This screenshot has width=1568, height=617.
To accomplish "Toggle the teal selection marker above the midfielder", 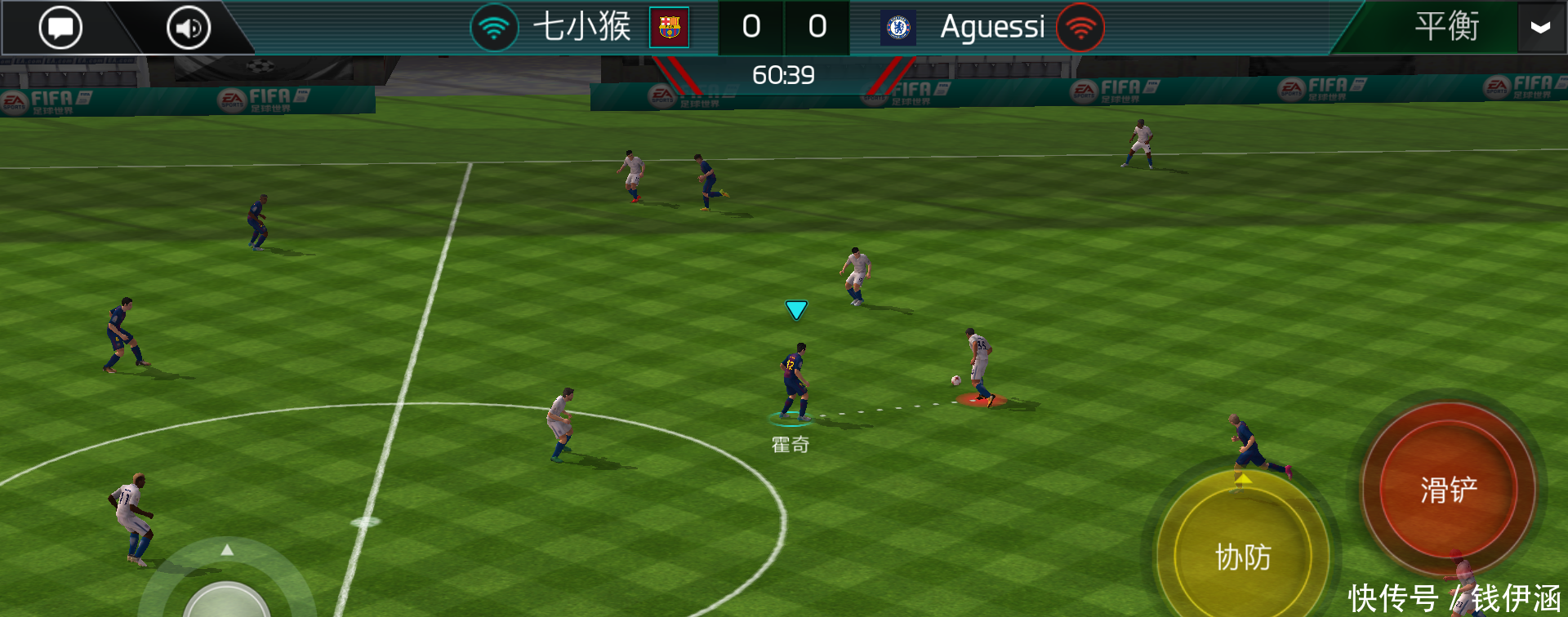I will click(795, 309).
